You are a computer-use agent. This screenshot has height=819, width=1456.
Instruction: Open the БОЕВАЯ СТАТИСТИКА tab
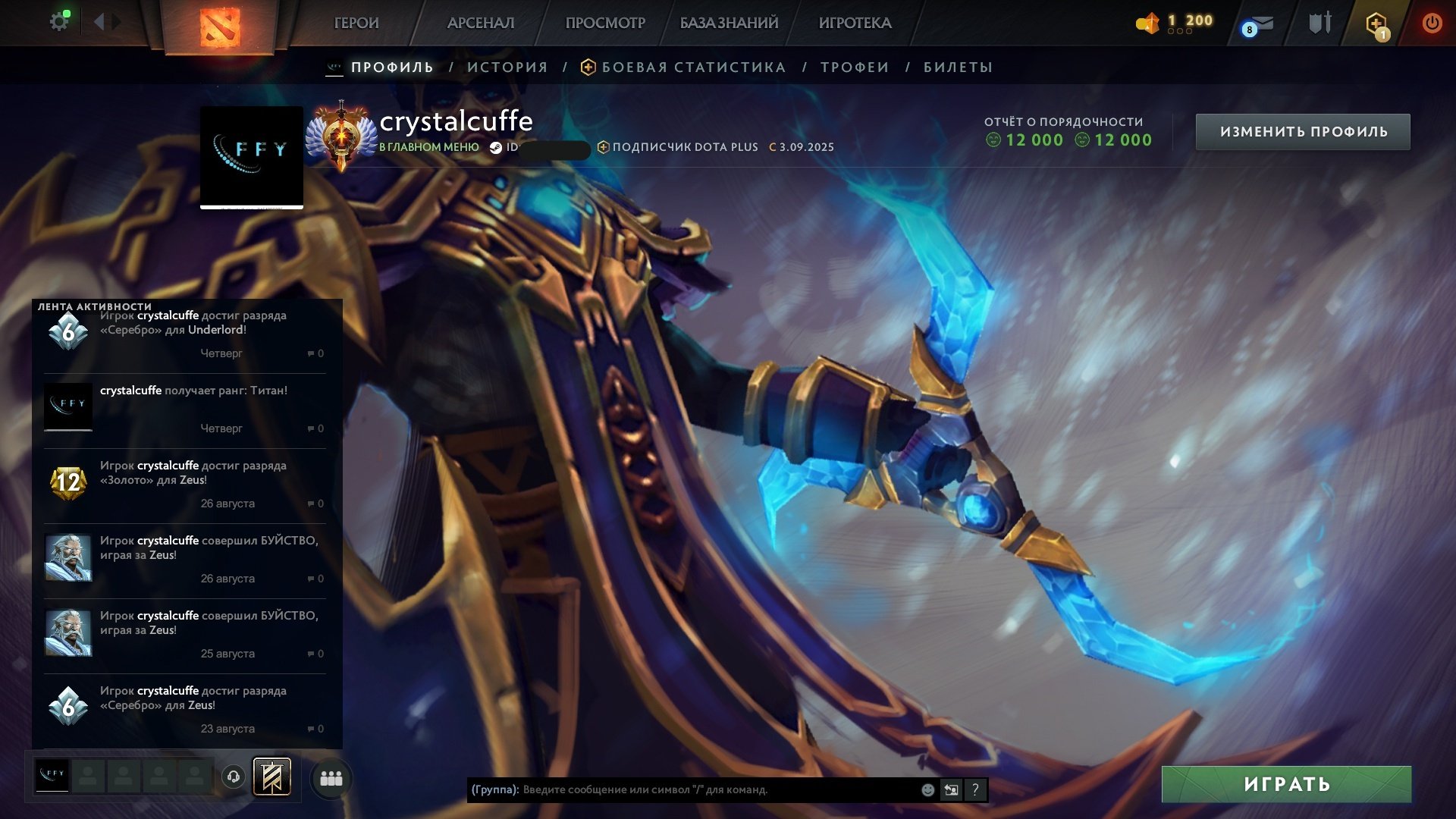(693, 67)
